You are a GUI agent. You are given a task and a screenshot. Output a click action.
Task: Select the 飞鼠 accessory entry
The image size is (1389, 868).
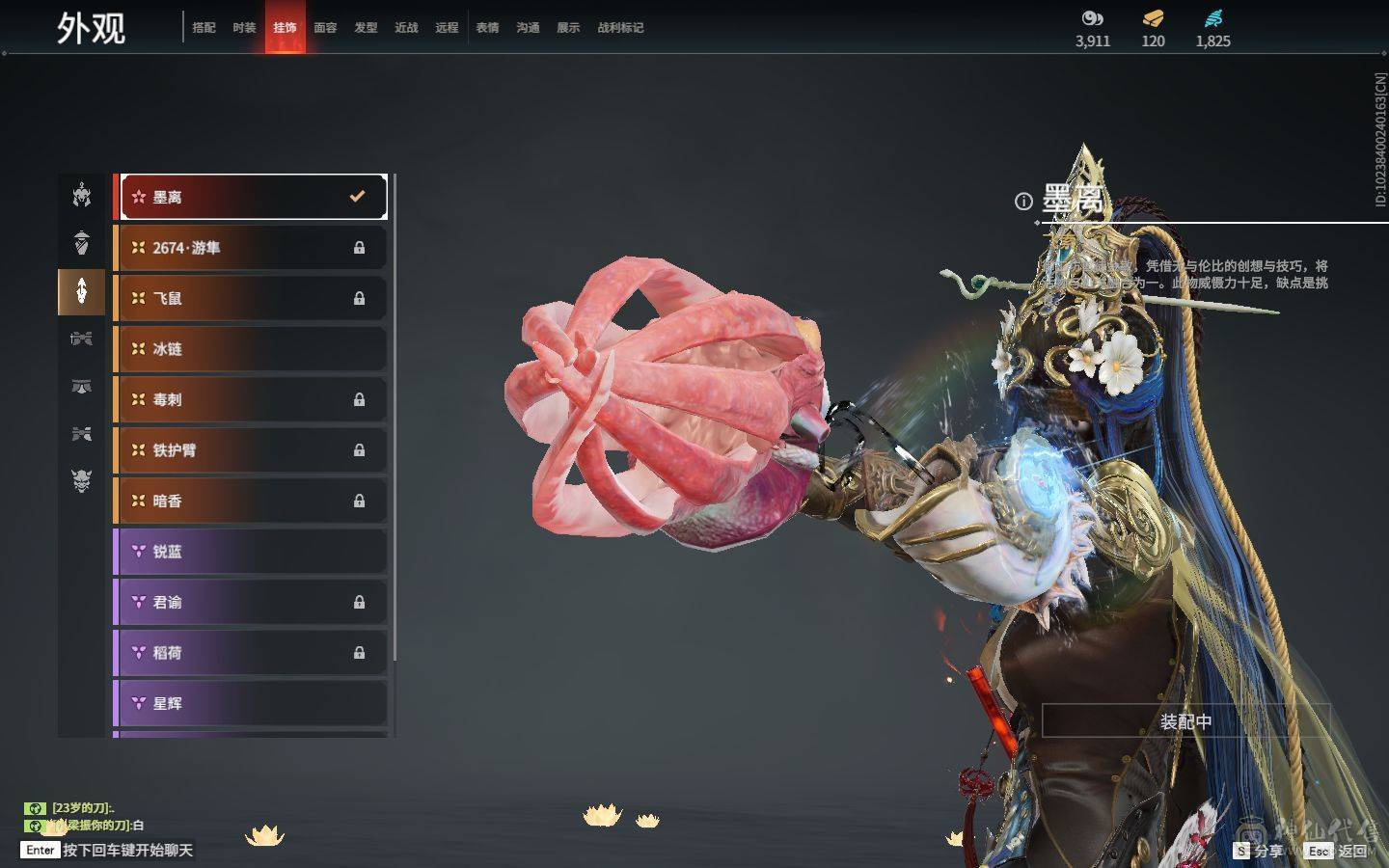tap(251, 298)
